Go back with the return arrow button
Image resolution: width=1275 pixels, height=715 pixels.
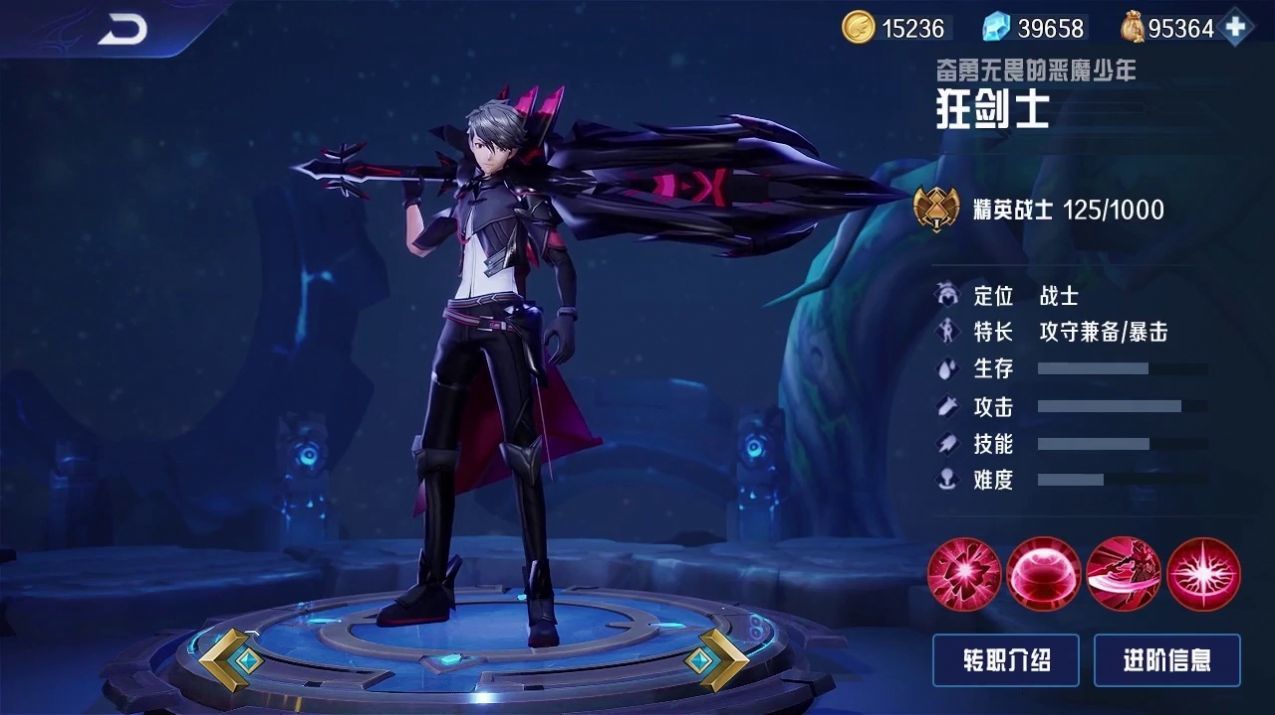(x=123, y=29)
